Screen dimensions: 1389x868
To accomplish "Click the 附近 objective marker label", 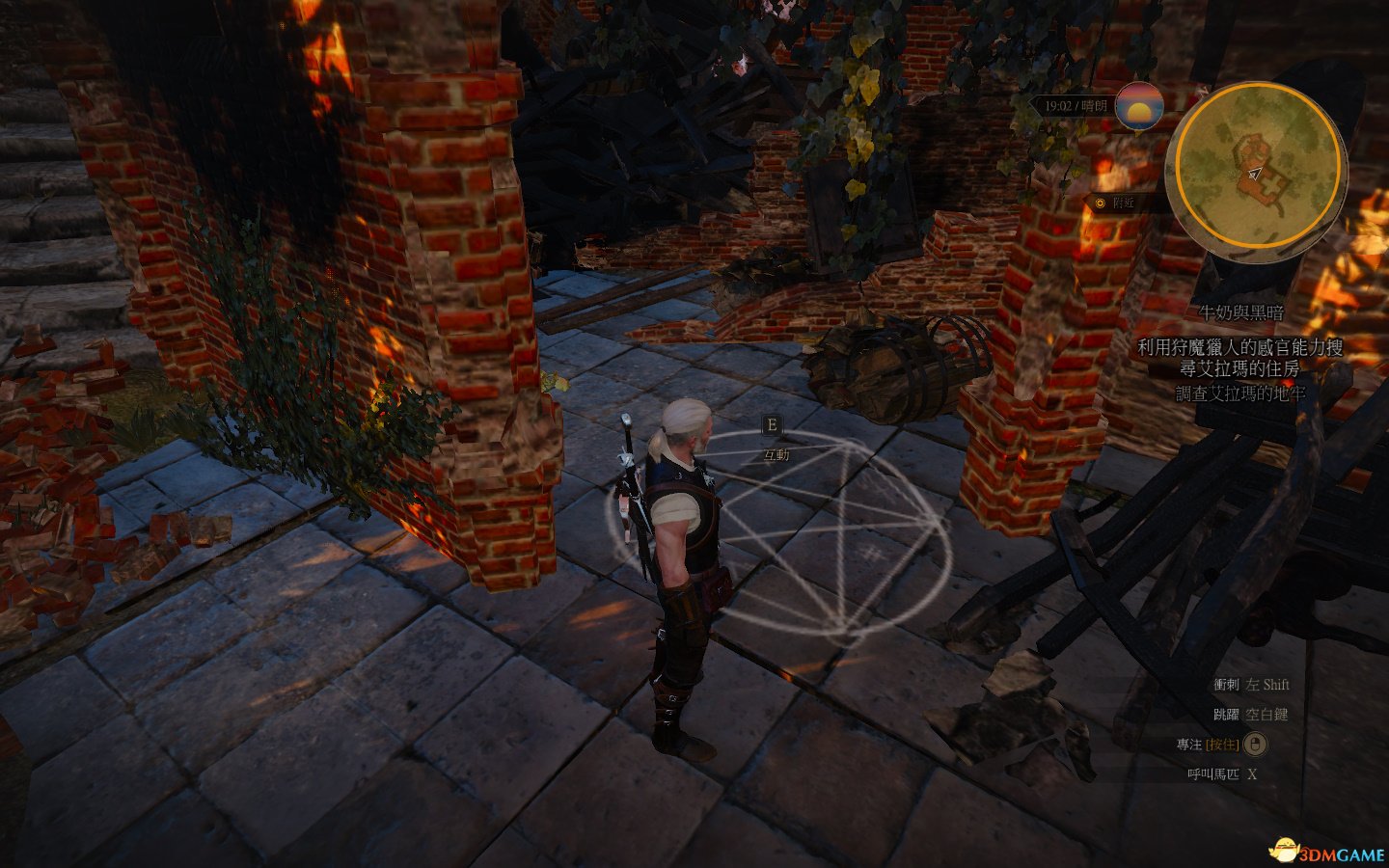I will click(x=1124, y=203).
